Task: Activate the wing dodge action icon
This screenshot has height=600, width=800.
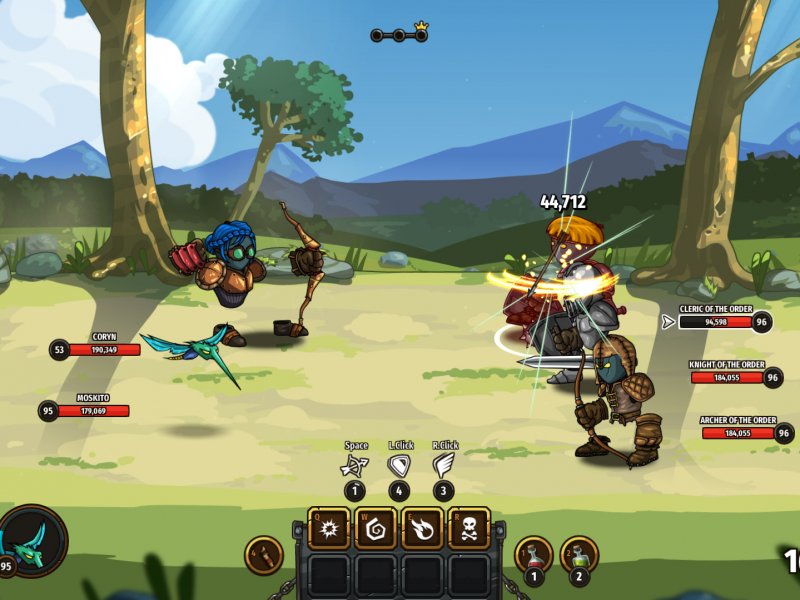Action: point(444,466)
